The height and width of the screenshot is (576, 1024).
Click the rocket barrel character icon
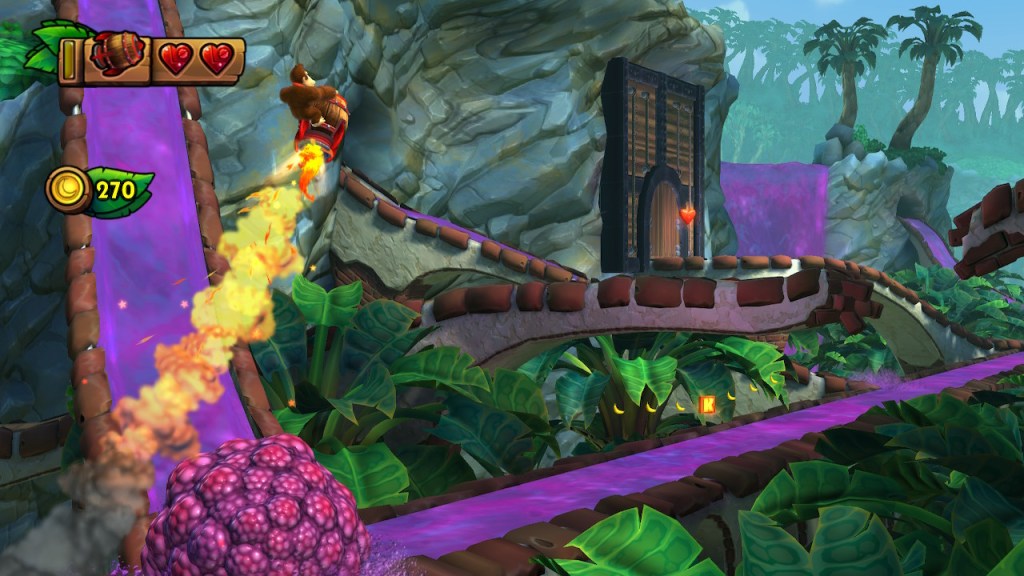pyautogui.click(x=112, y=56)
